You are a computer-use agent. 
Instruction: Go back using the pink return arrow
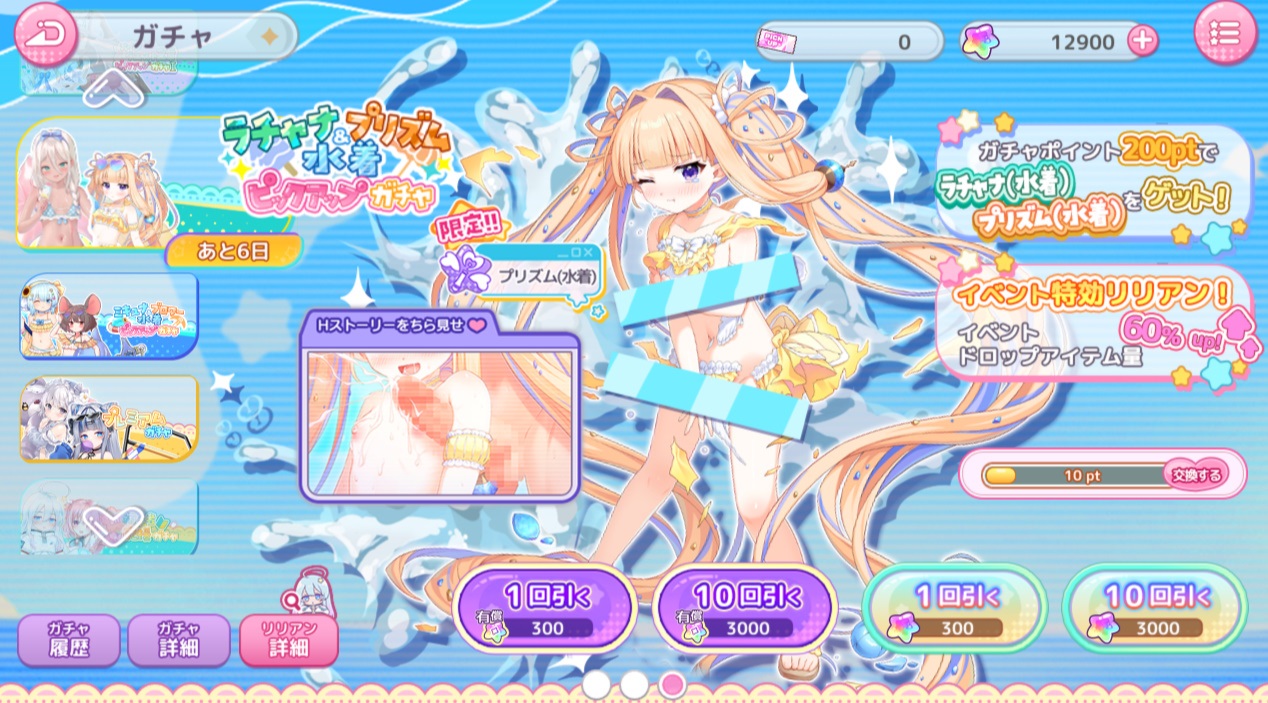click(44, 34)
